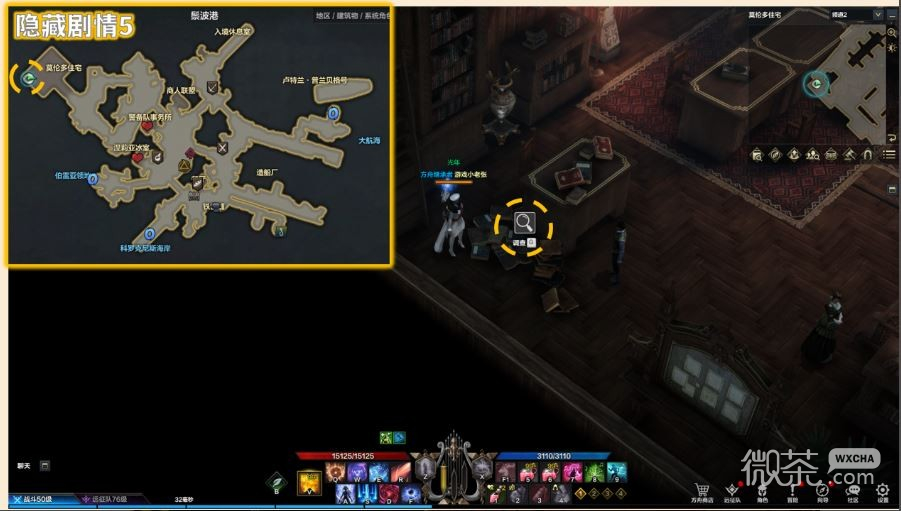Minimize the minimap with the minus button
Screen dimensions: 901x511
tap(892, 15)
